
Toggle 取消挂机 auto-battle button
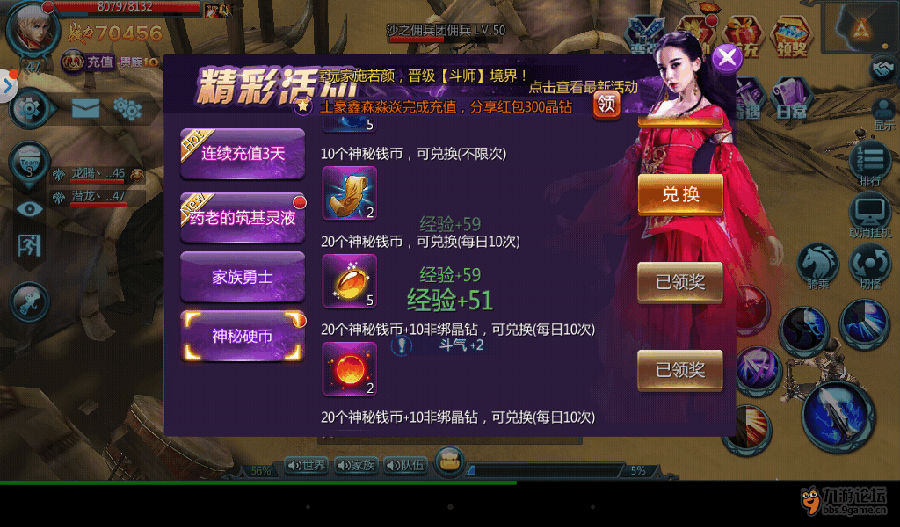[x=871, y=217]
